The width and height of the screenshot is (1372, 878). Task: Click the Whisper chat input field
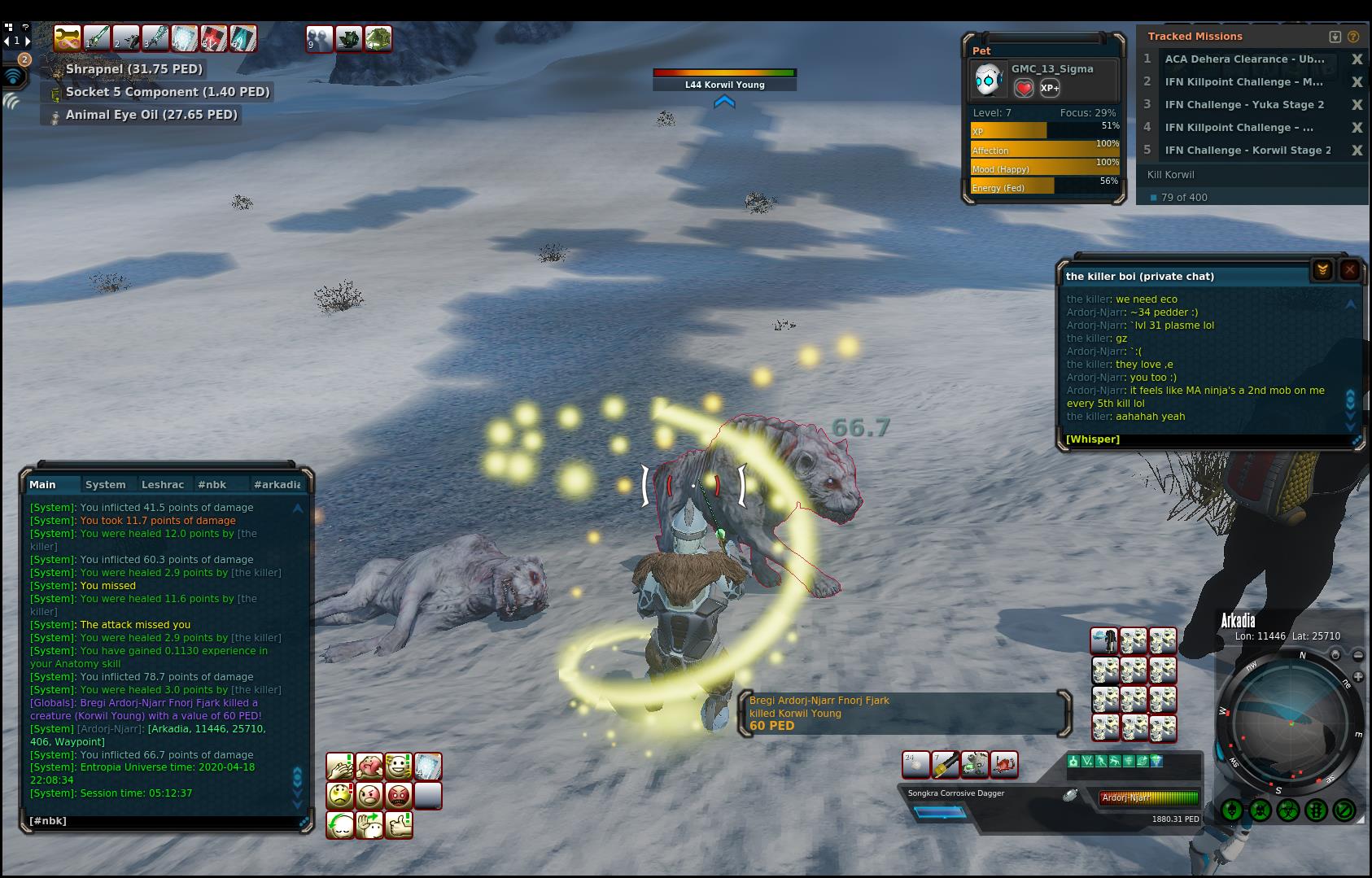1204,439
